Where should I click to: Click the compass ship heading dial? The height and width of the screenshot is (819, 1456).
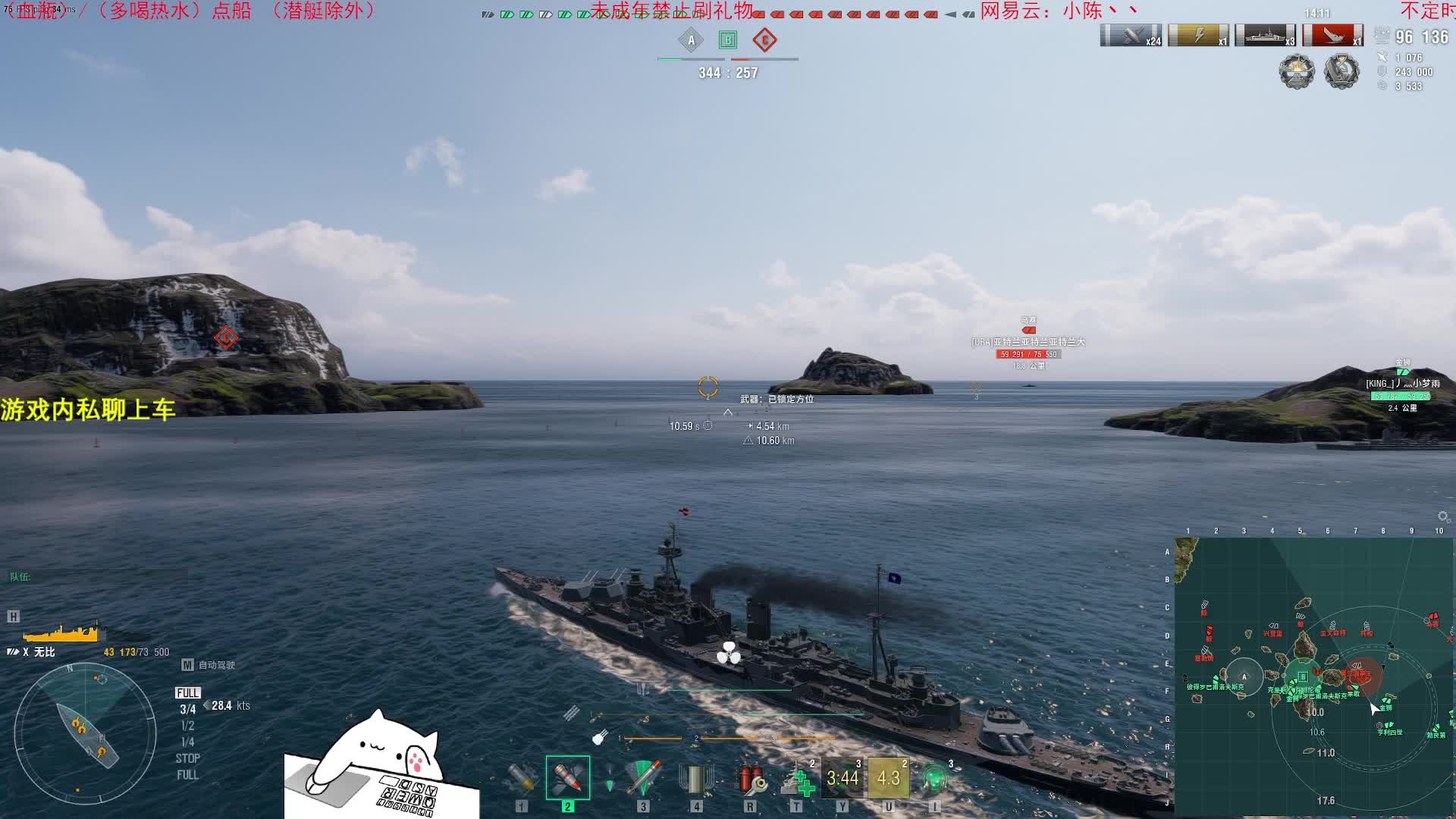coord(85,733)
